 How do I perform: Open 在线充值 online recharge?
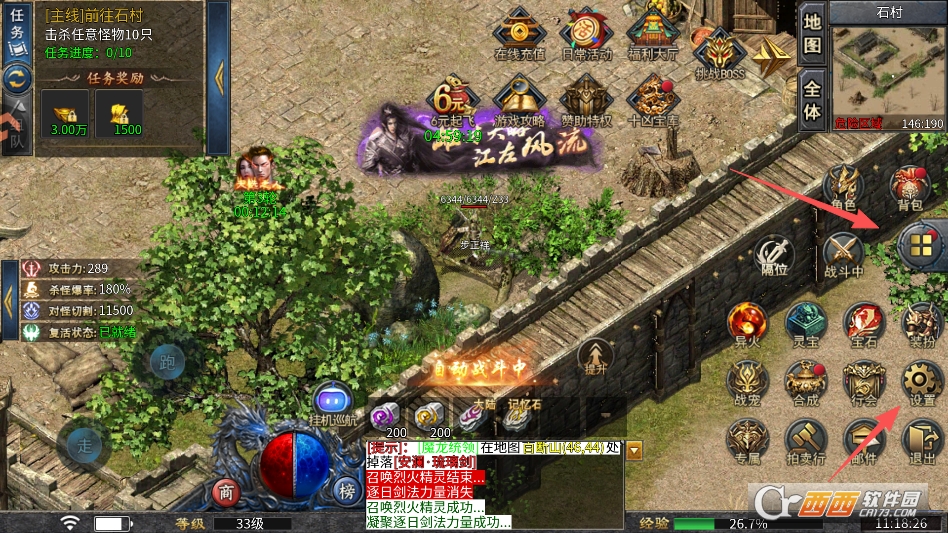click(520, 33)
